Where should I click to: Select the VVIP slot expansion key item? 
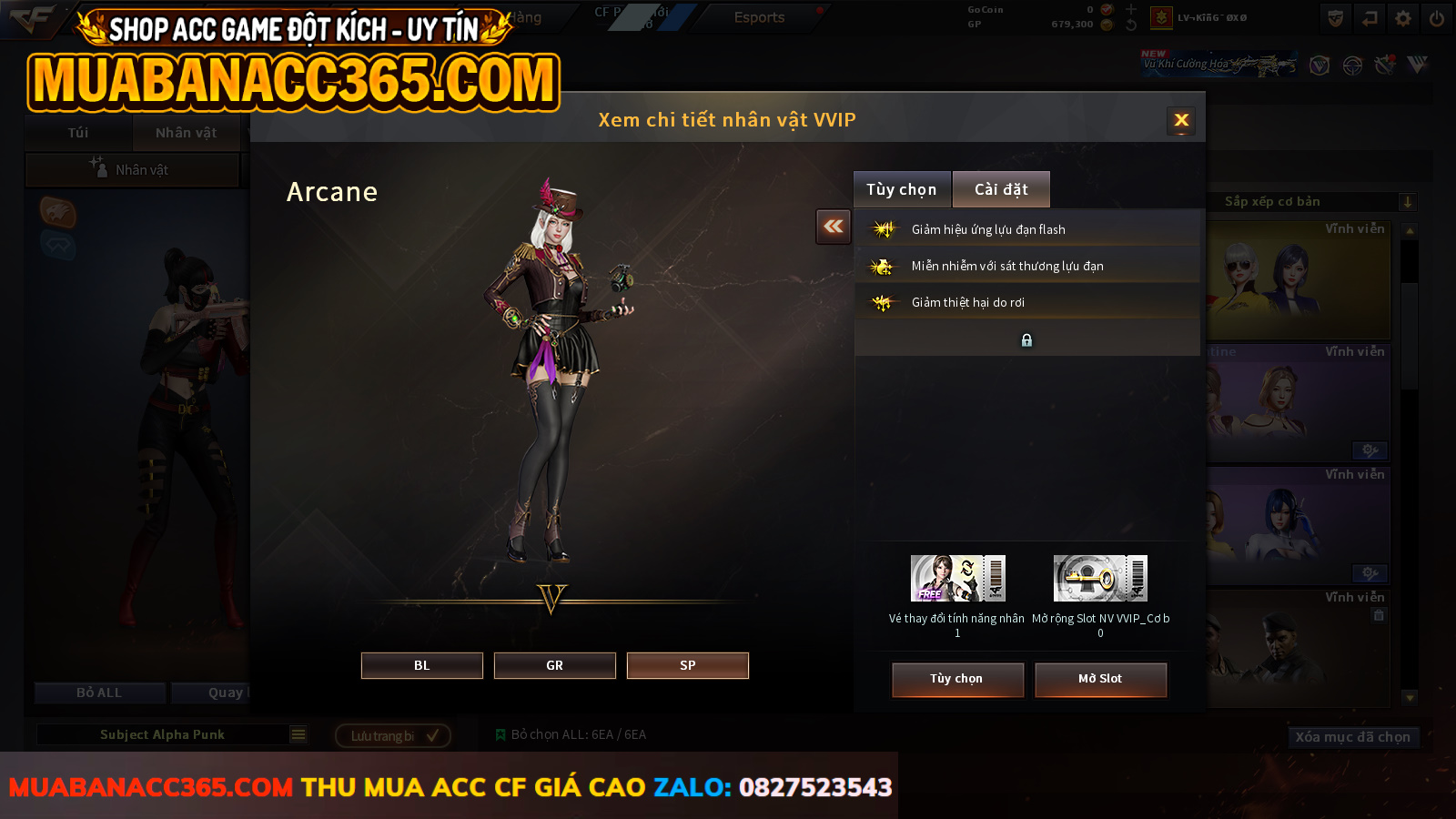pos(1100,579)
